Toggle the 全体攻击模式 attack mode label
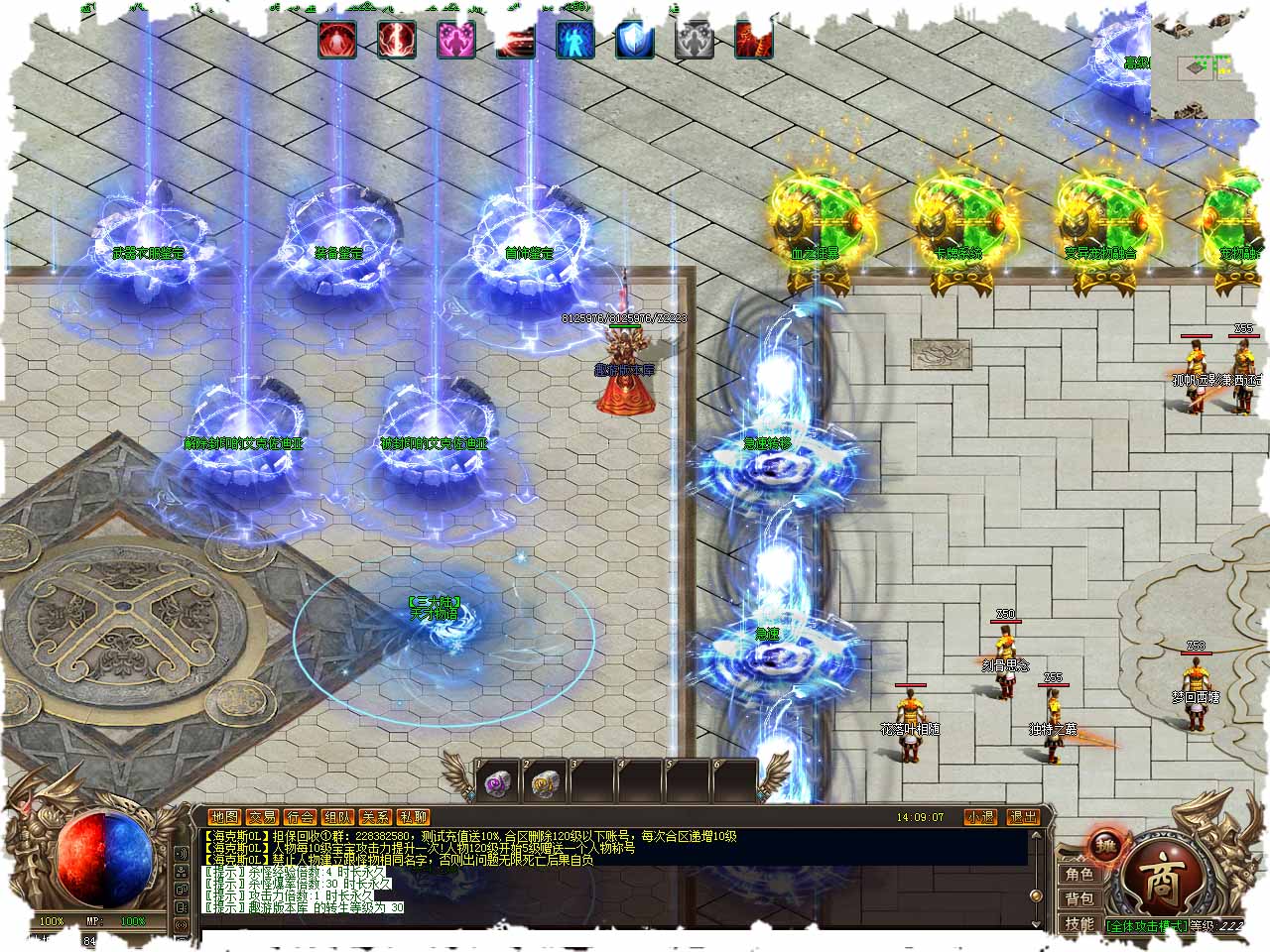Viewport: 1270px width, 952px height. tap(1147, 925)
